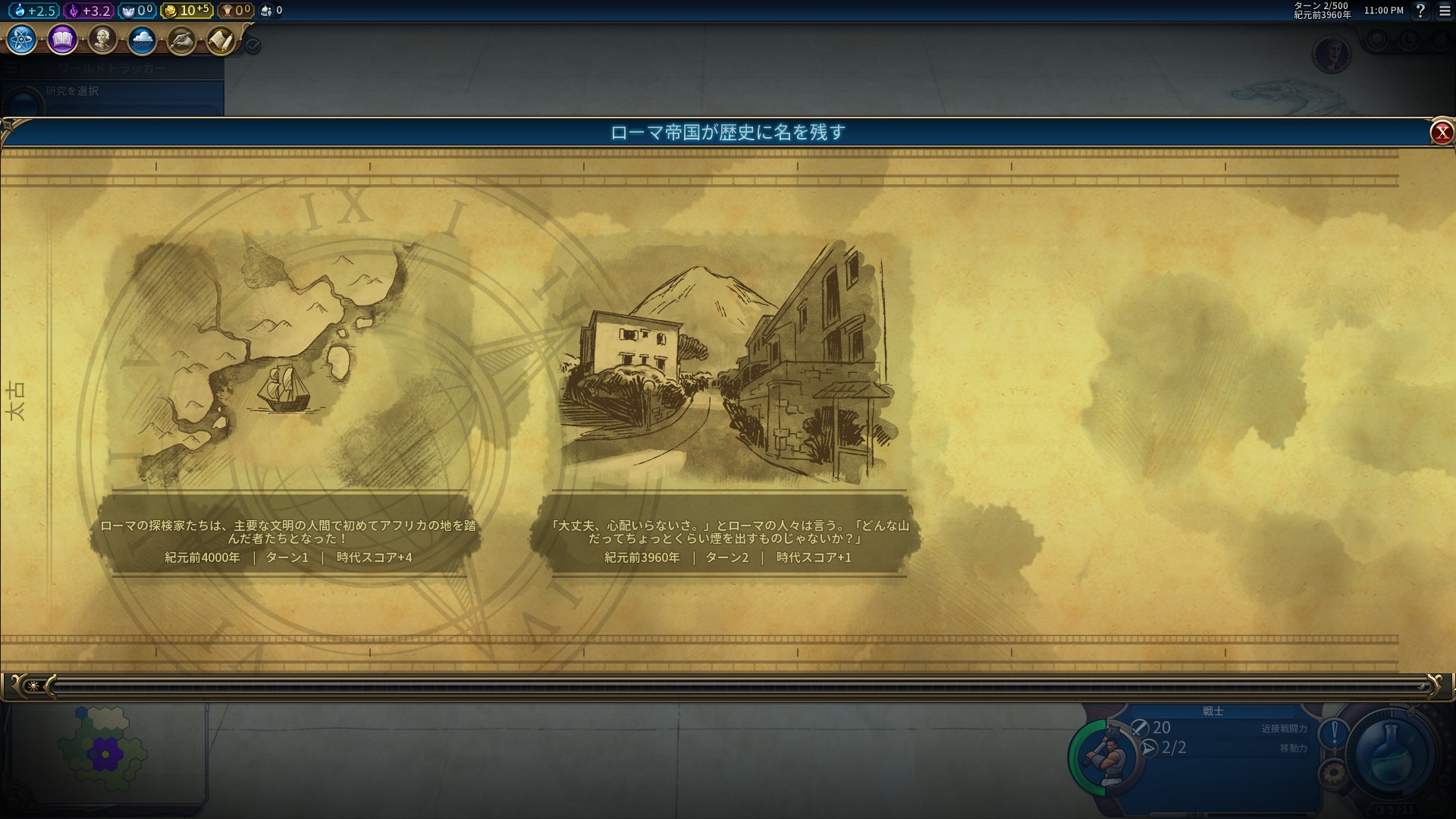
Task: Click the hand with quill icon
Action: click(181, 39)
